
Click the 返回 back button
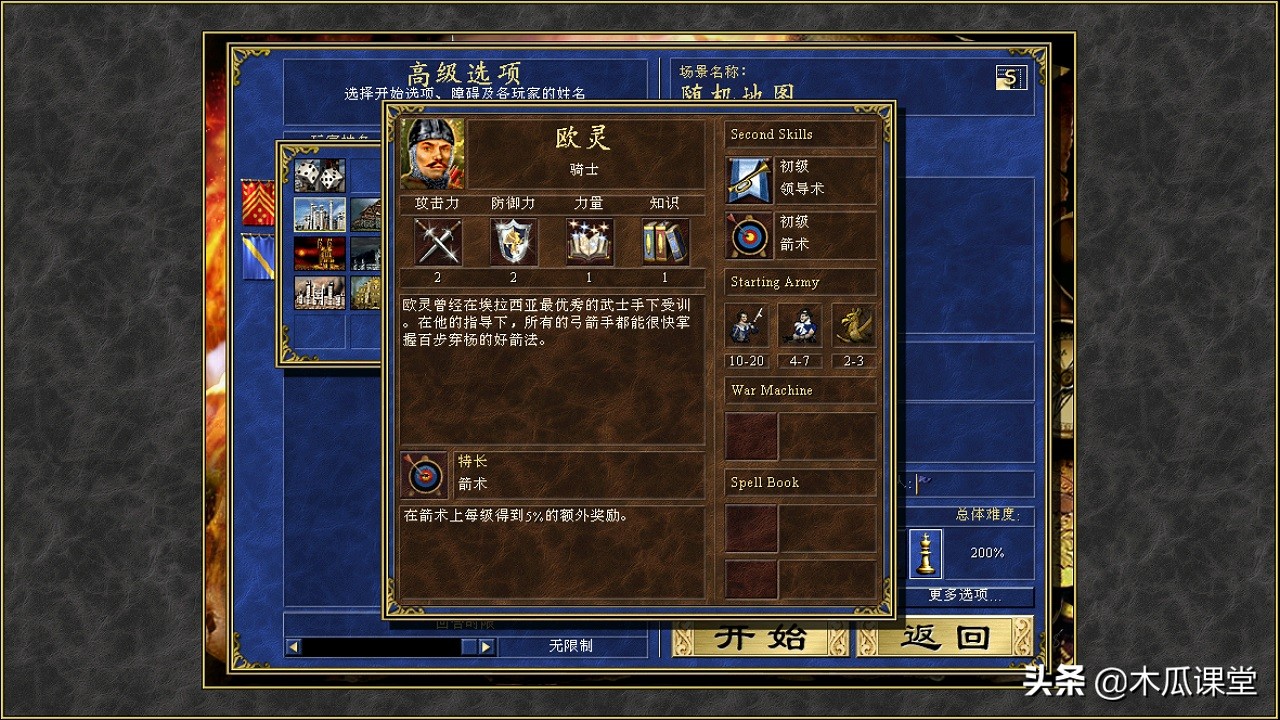point(944,637)
